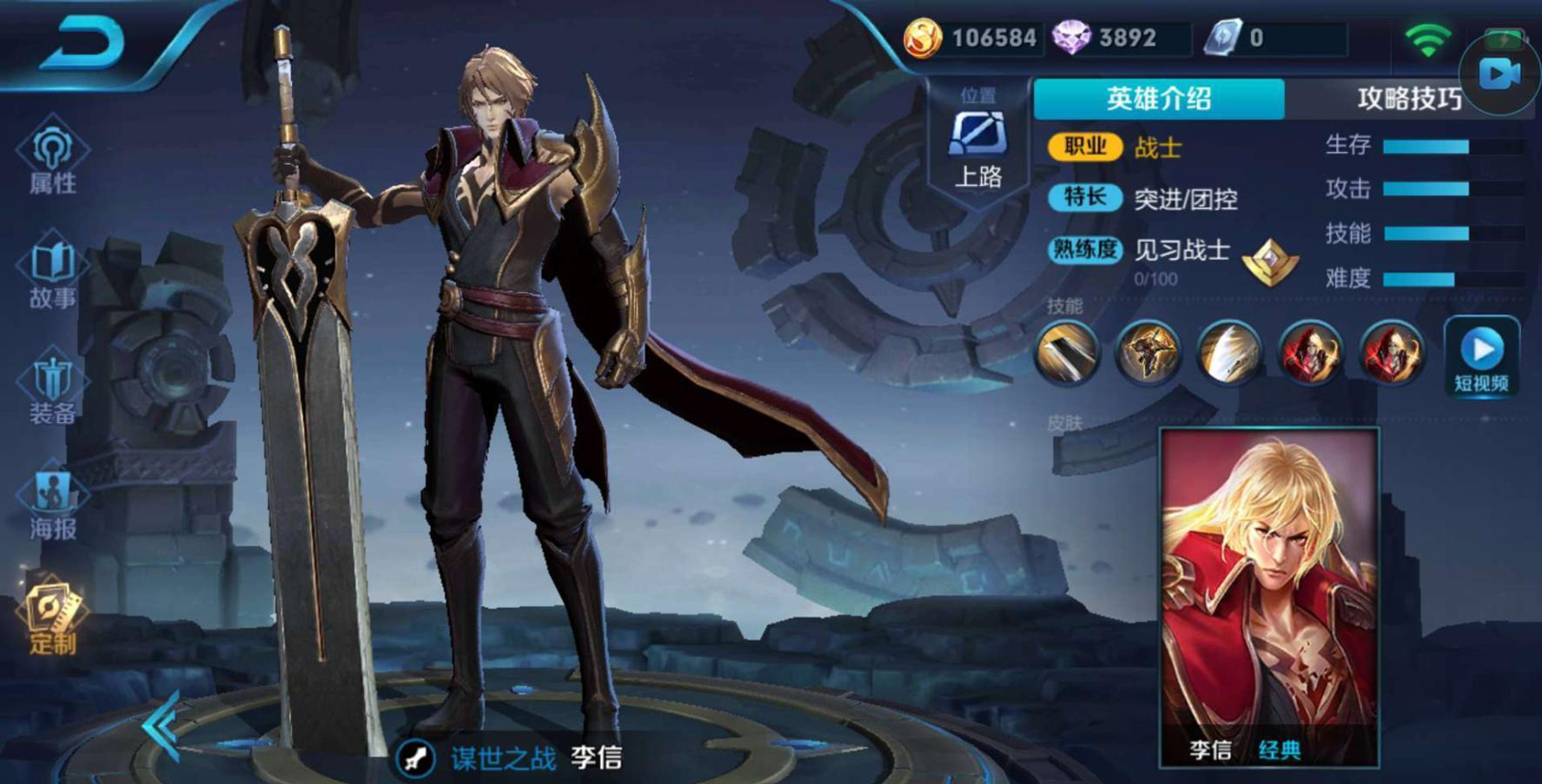
Task: Select the second golden warrior skill icon
Action: pyautogui.click(x=1148, y=353)
